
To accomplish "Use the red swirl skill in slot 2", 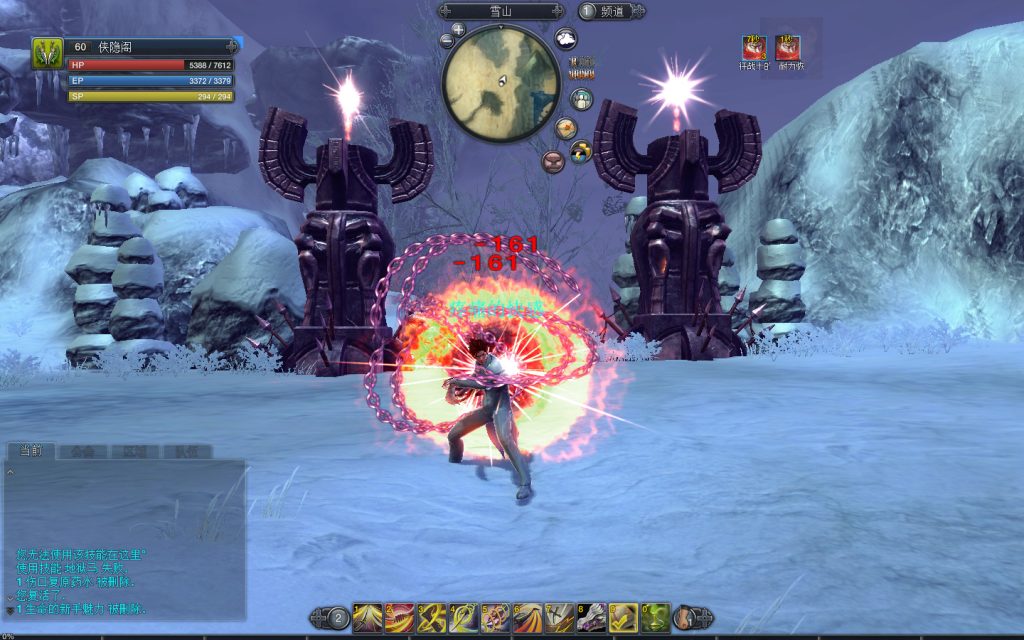I will [x=399, y=618].
